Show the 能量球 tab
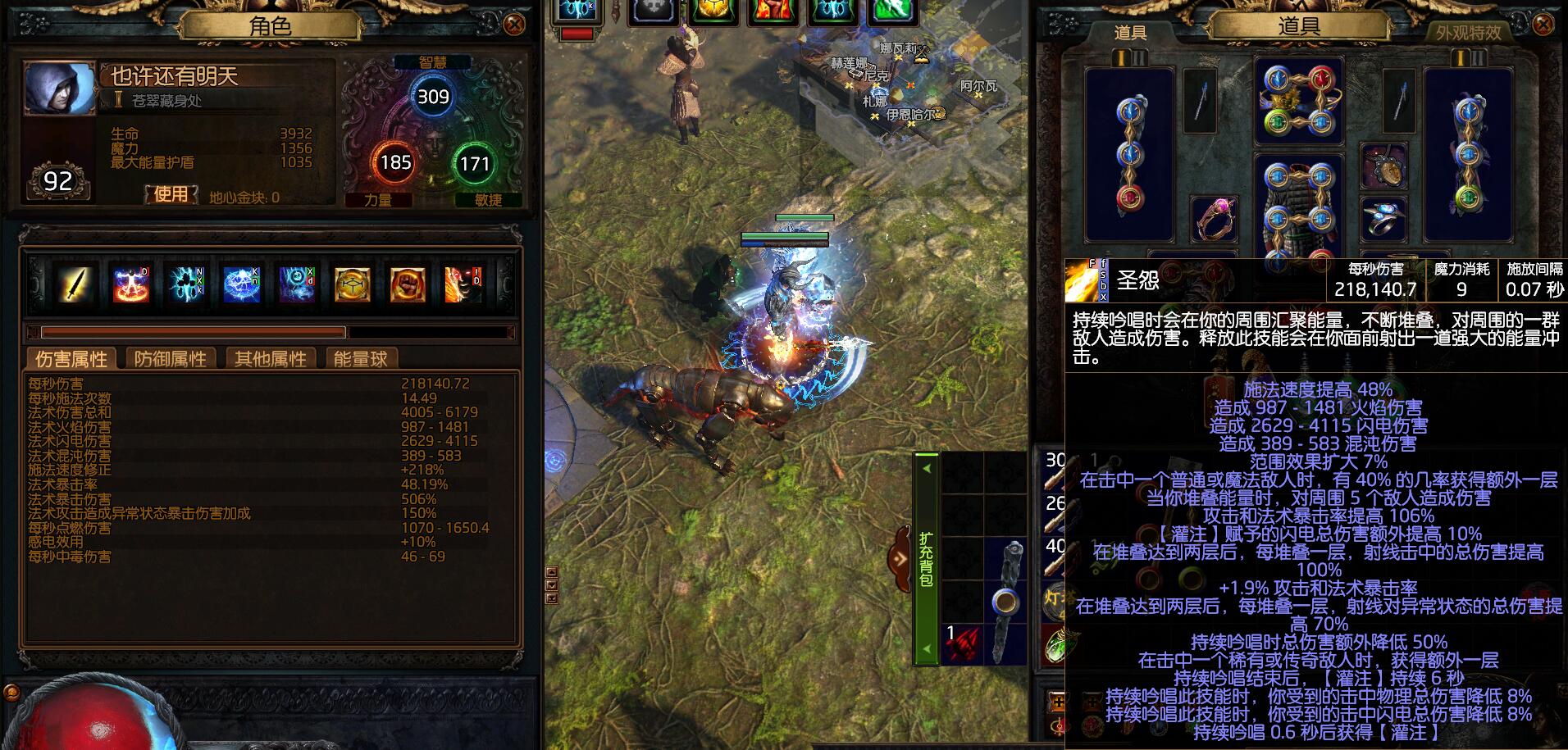 [x=360, y=359]
